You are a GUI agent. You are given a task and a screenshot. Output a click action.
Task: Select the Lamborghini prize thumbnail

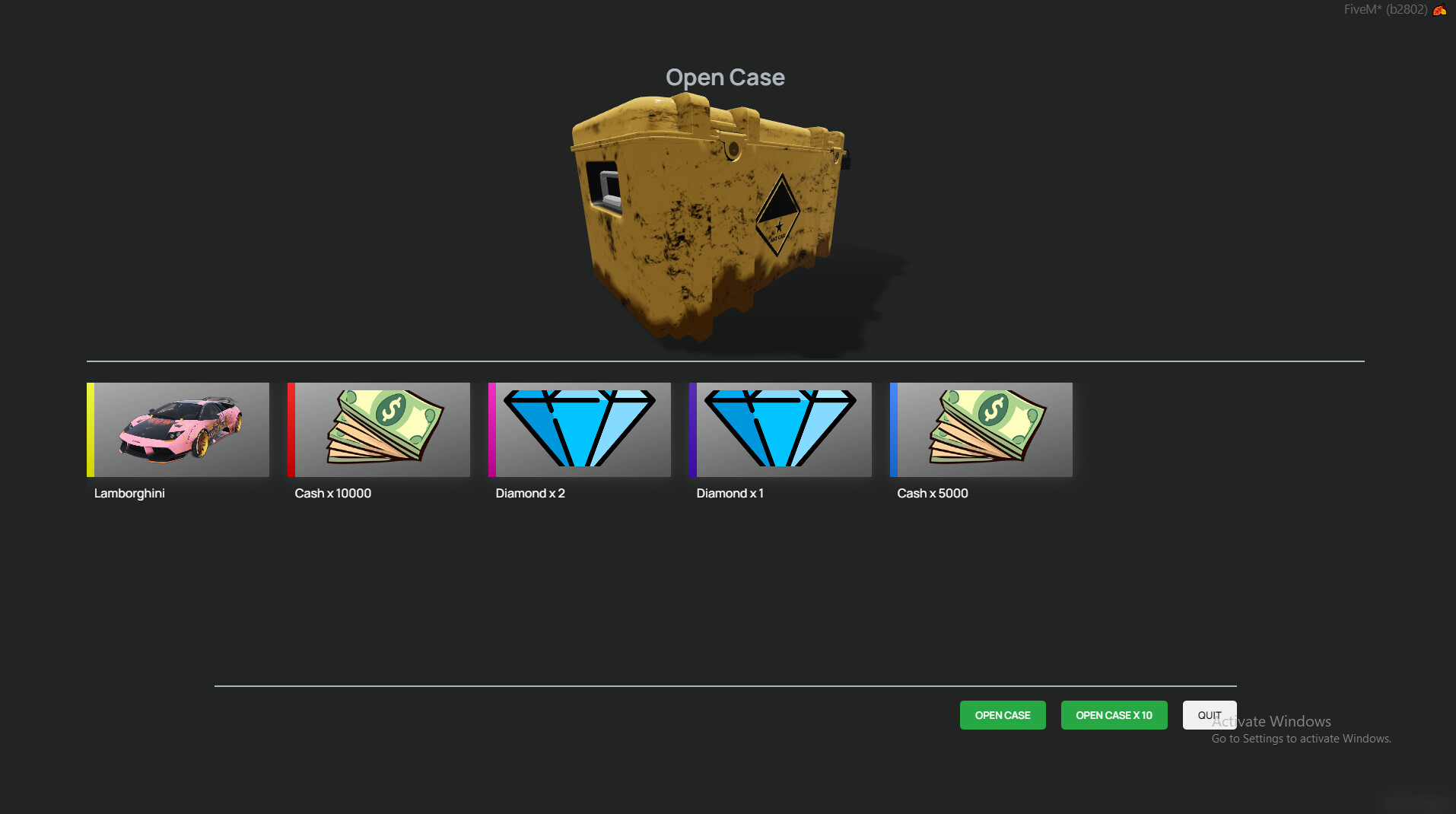(x=177, y=429)
